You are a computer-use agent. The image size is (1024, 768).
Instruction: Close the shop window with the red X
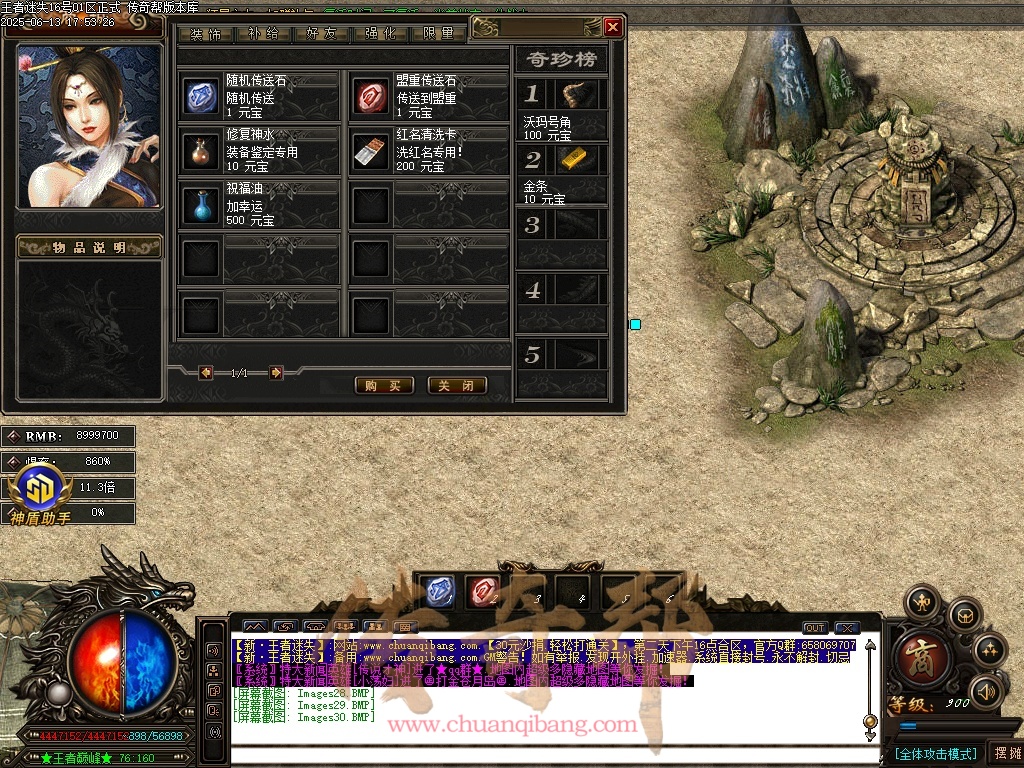click(613, 28)
